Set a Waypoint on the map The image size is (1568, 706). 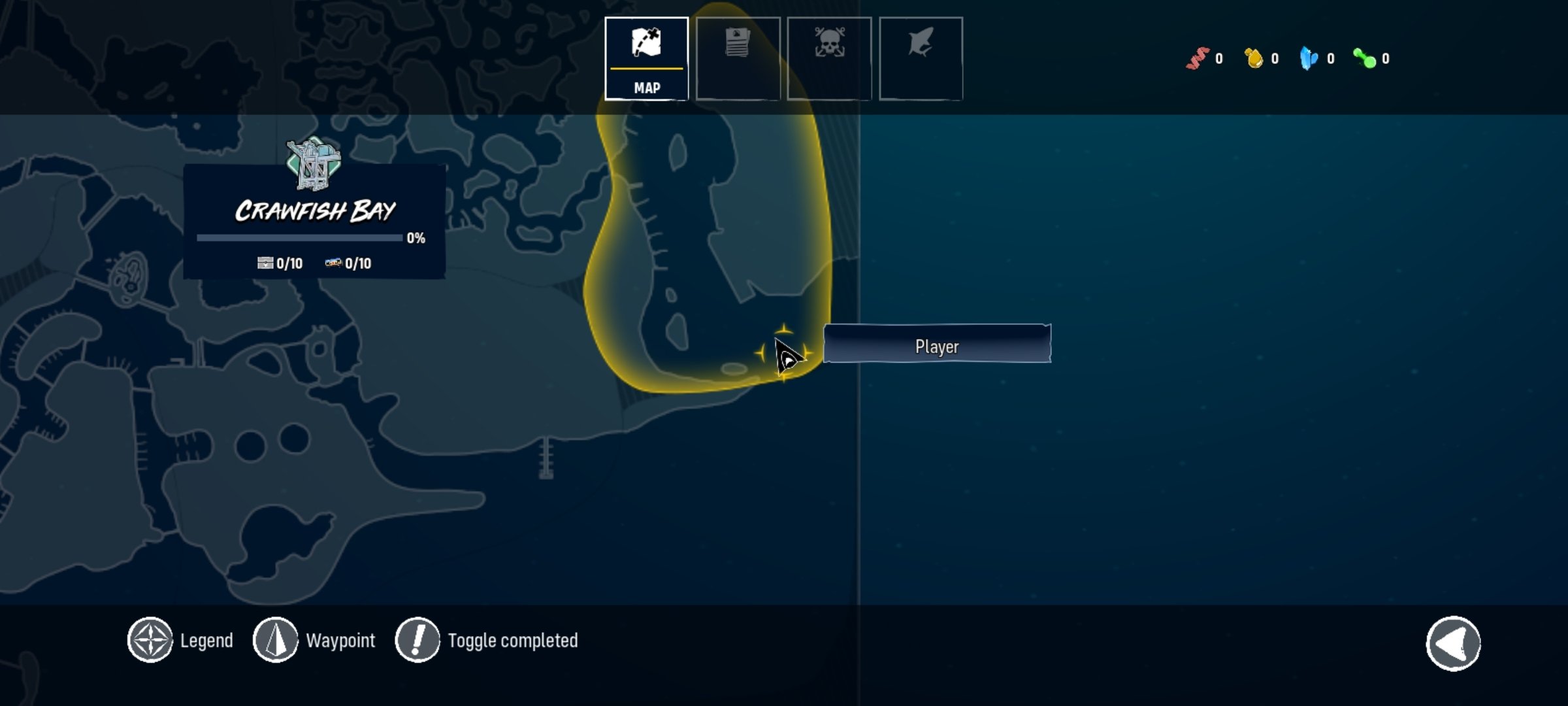[x=276, y=640]
